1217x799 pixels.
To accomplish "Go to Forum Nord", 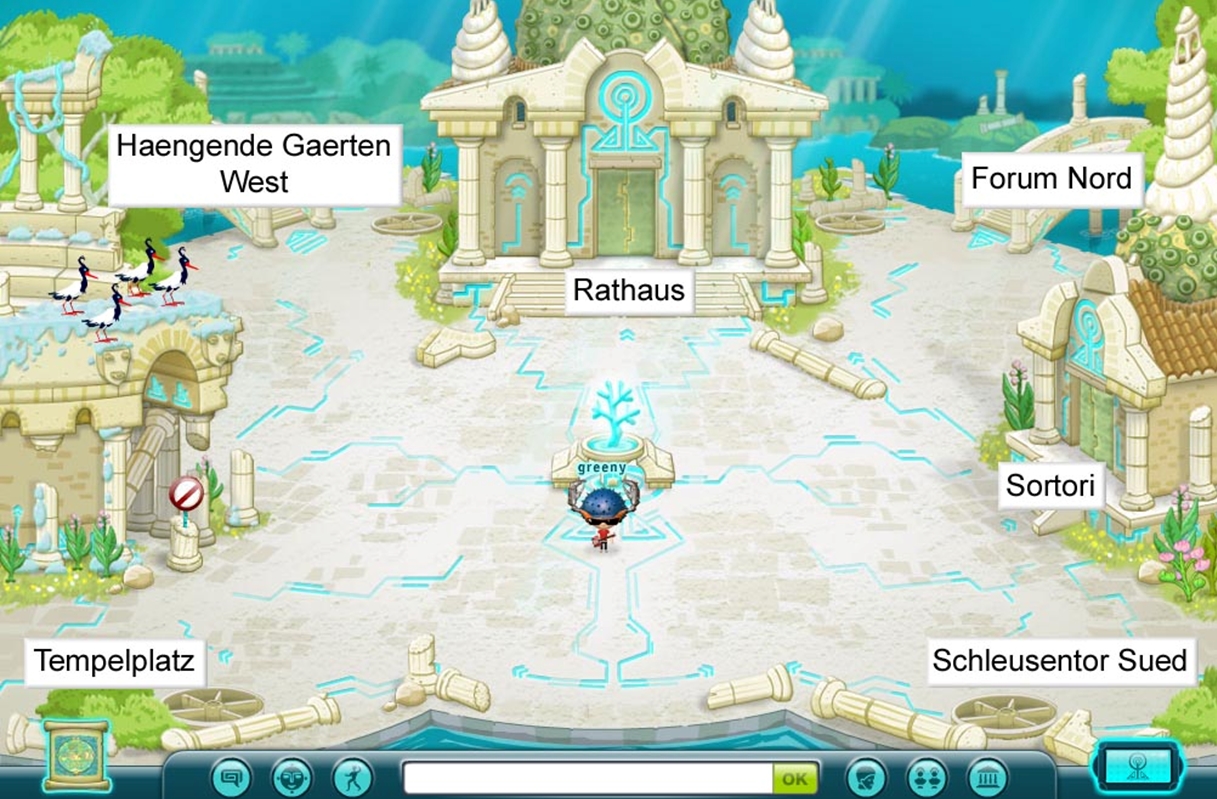I will (1051, 179).
